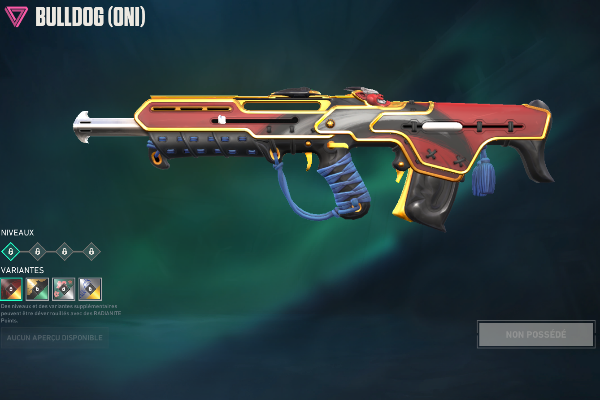600x400 pixels.
Task: Click the pink triangle logo beside Bulldog title
Action: point(16,17)
